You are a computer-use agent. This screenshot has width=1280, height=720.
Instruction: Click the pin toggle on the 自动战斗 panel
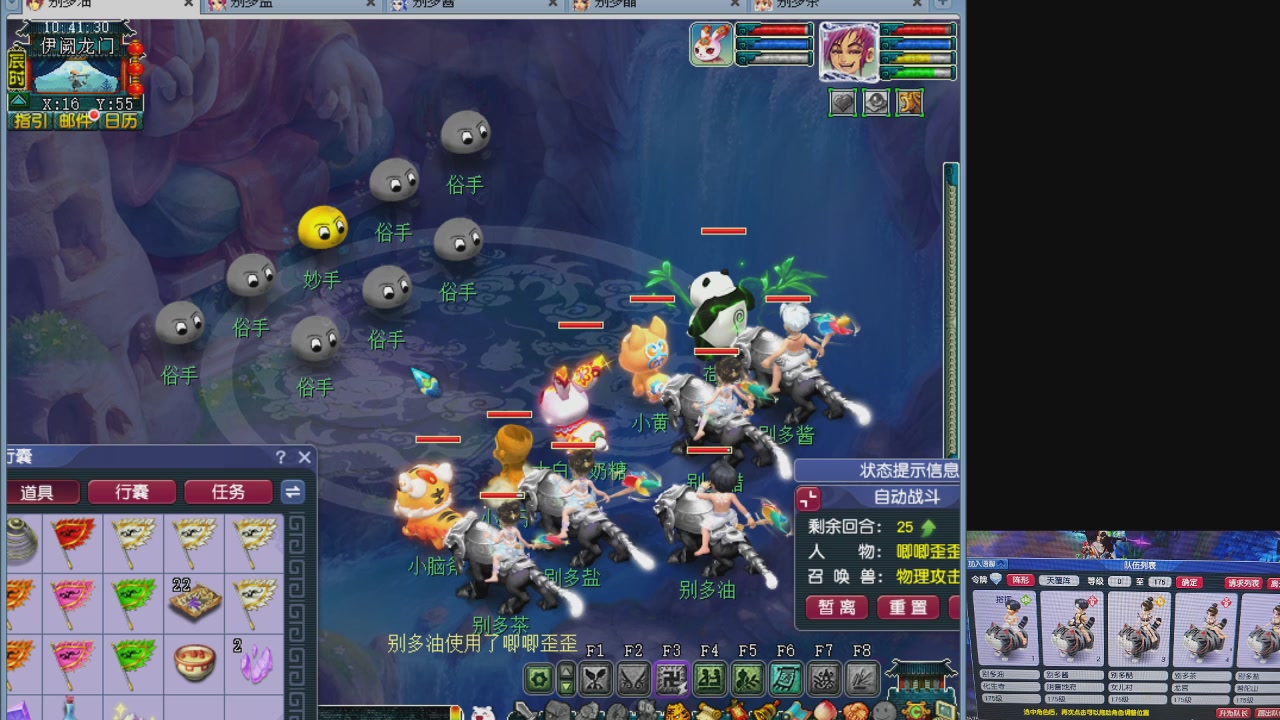(x=808, y=497)
